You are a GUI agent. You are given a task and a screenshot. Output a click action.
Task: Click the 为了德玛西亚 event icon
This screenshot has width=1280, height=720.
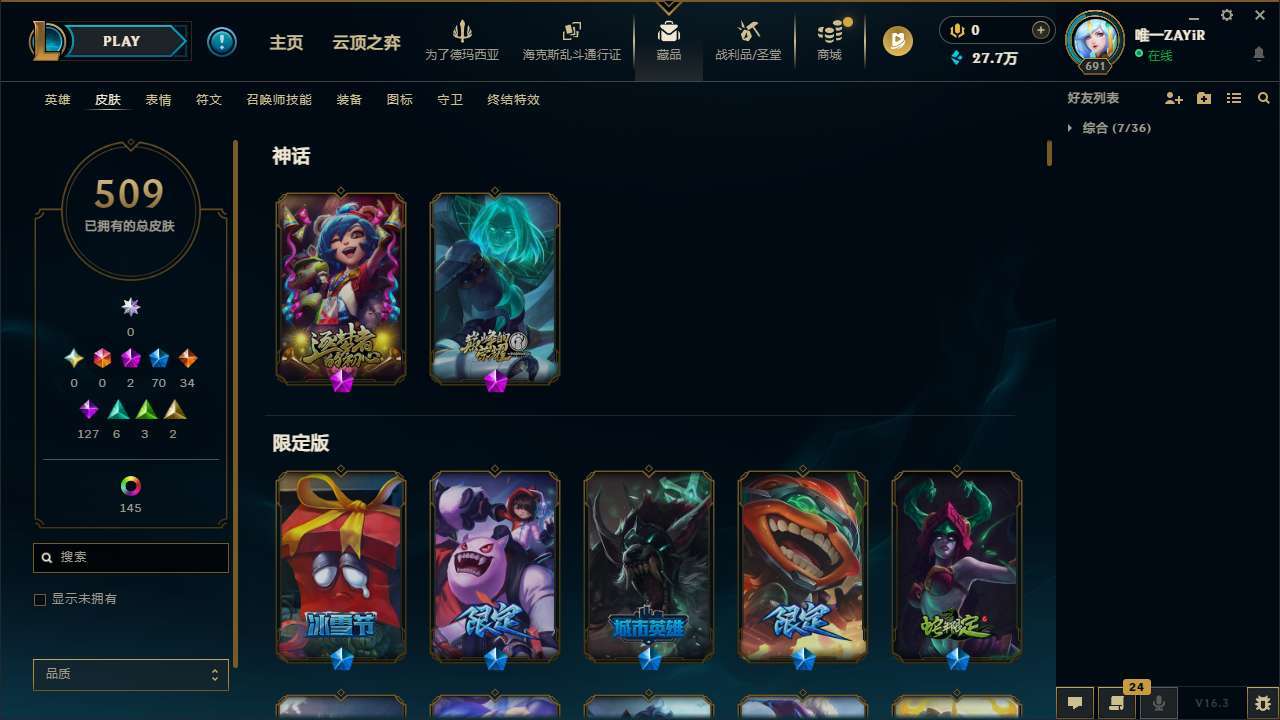tap(461, 40)
